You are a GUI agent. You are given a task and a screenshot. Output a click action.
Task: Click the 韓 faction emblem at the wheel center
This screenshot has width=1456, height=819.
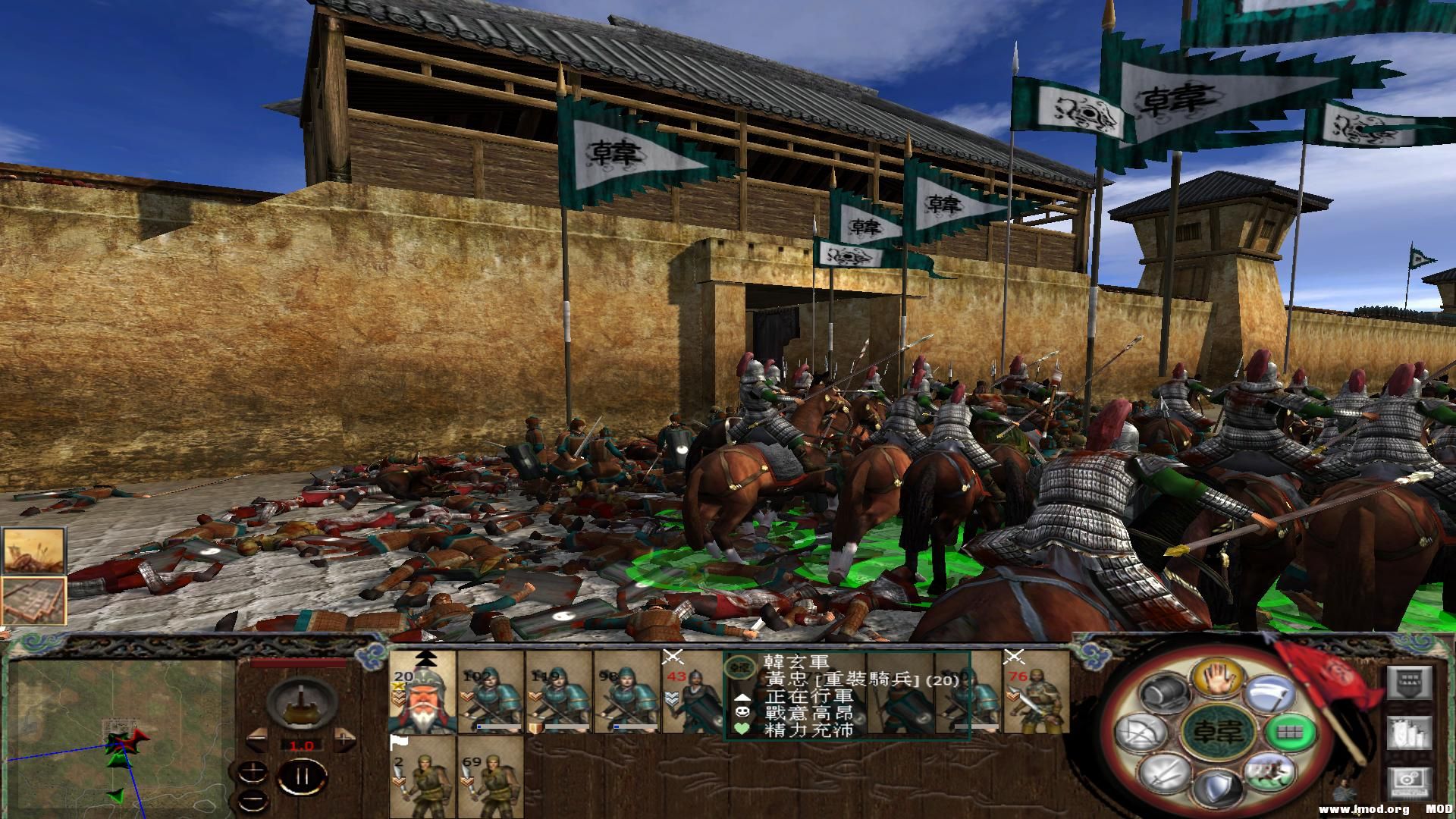click(1218, 732)
